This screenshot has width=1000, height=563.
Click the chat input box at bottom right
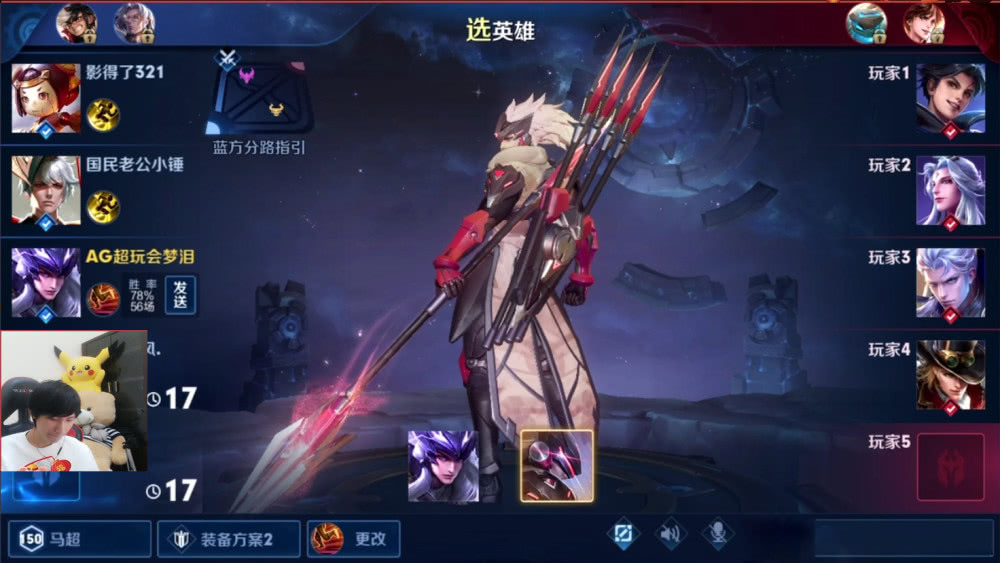898,539
